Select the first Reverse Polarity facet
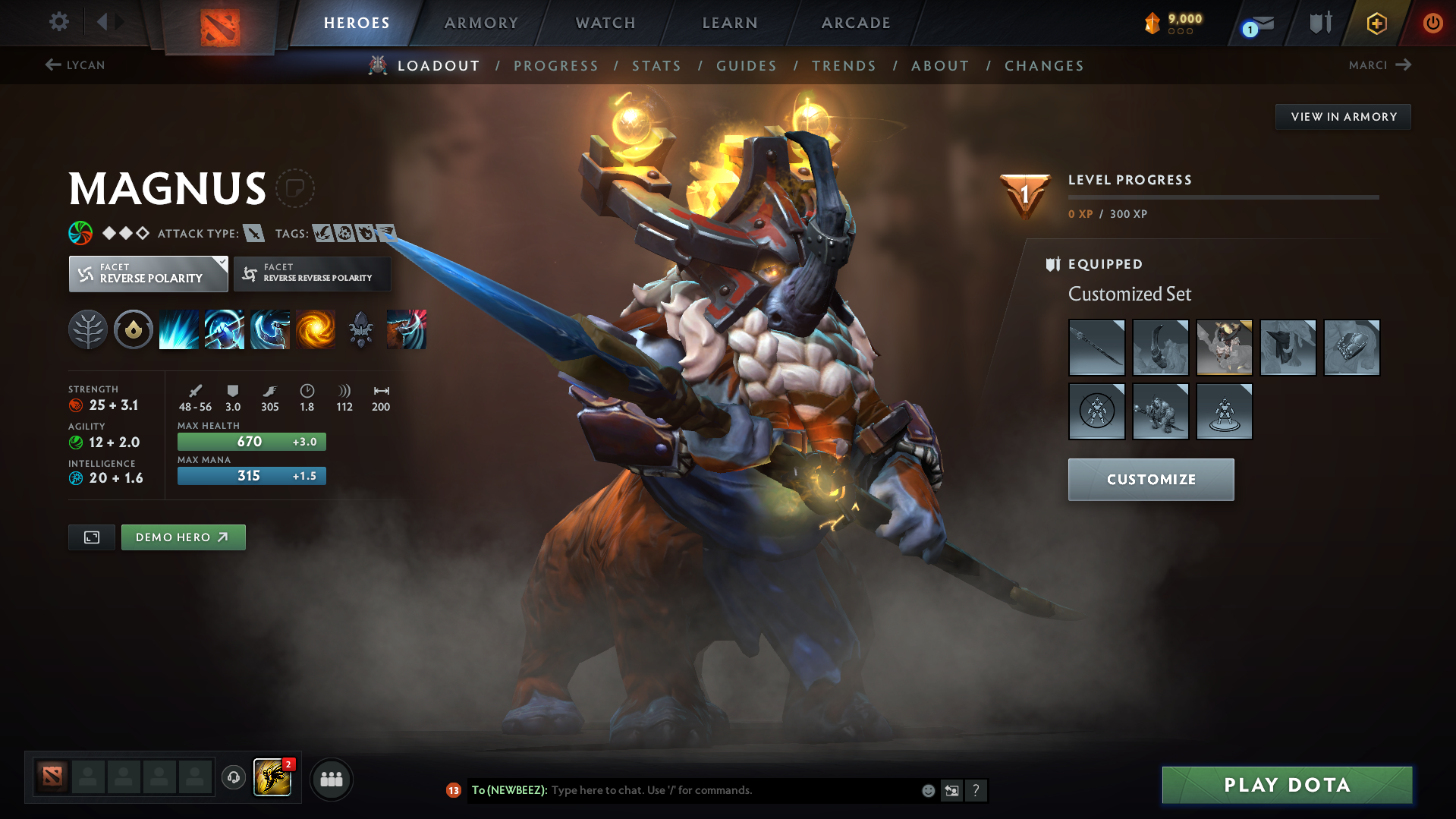Viewport: 1456px width, 819px height. [148, 273]
